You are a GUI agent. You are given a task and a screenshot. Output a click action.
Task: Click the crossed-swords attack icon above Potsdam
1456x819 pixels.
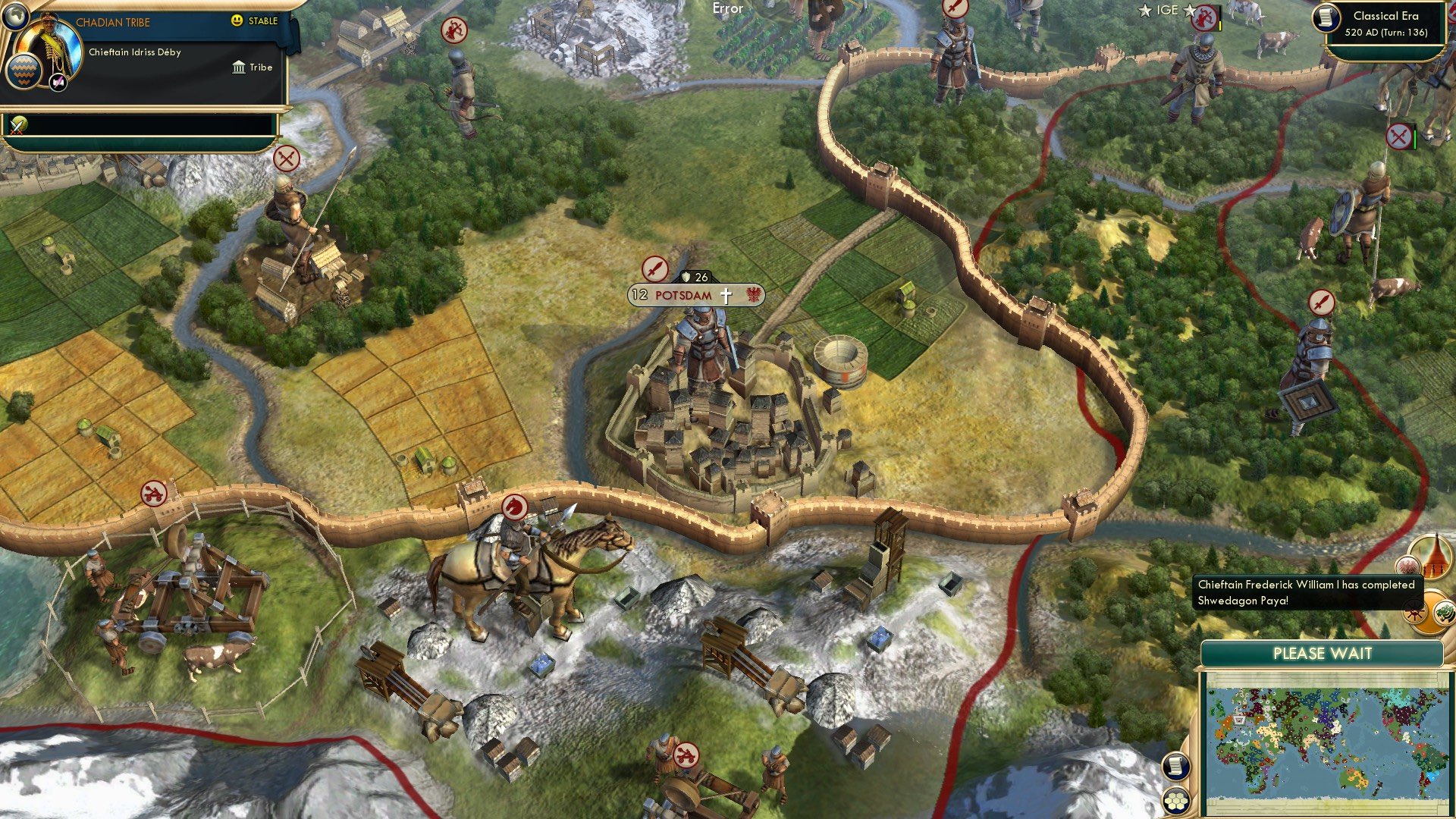click(x=655, y=269)
